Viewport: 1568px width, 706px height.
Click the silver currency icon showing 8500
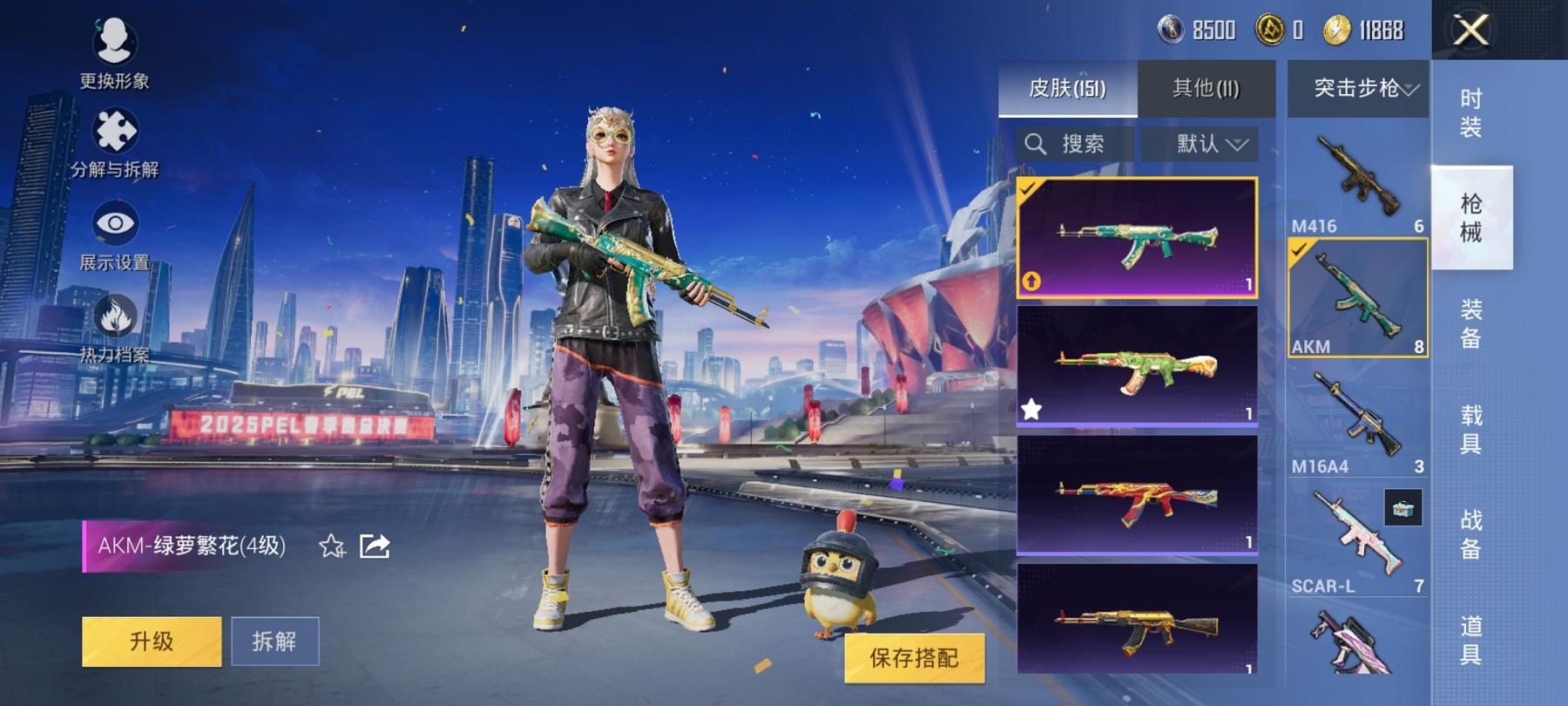pyautogui.click(x=1172, y=29)
